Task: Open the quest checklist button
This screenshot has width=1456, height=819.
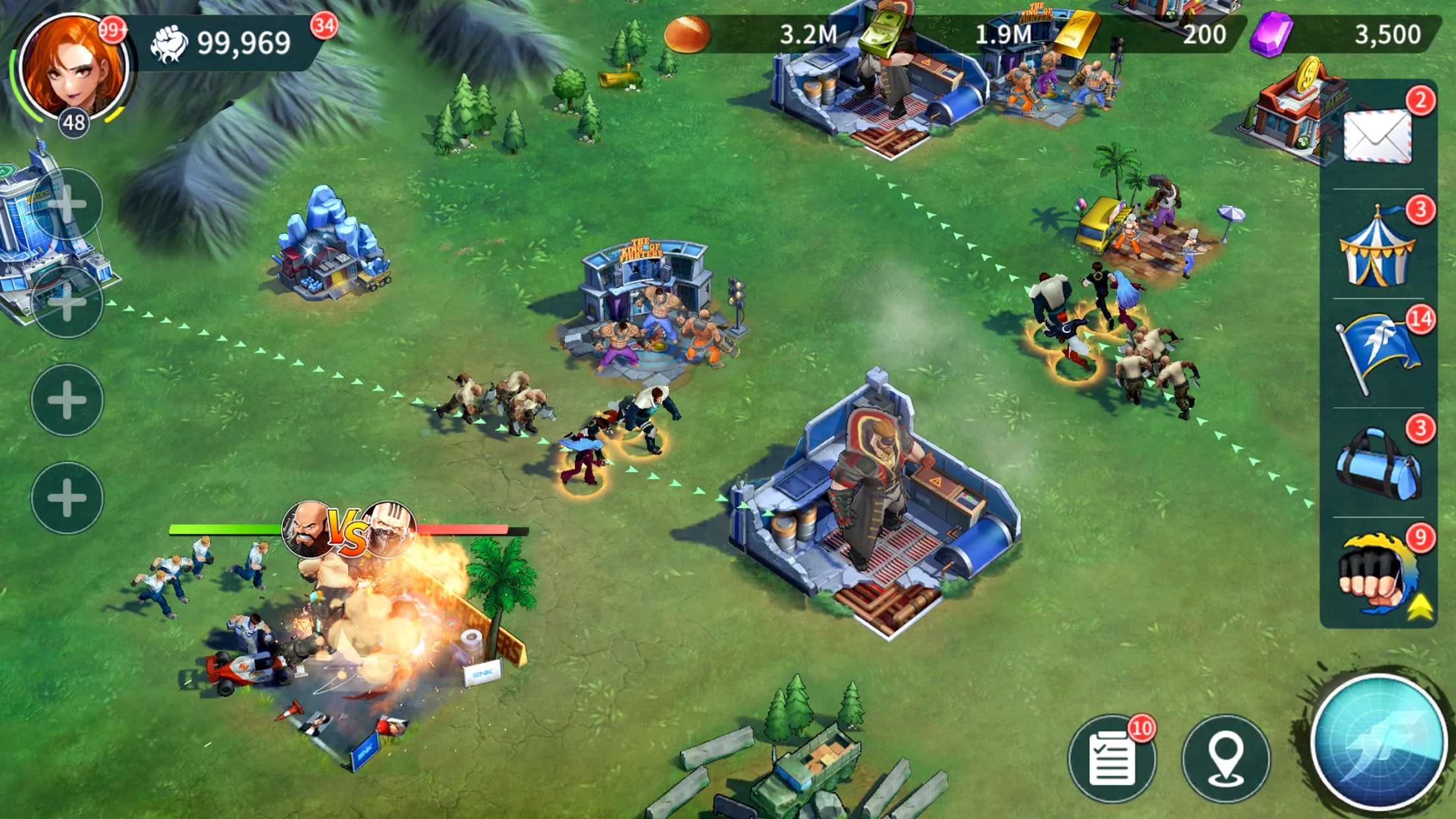Action: click(x=1112, y=759)
